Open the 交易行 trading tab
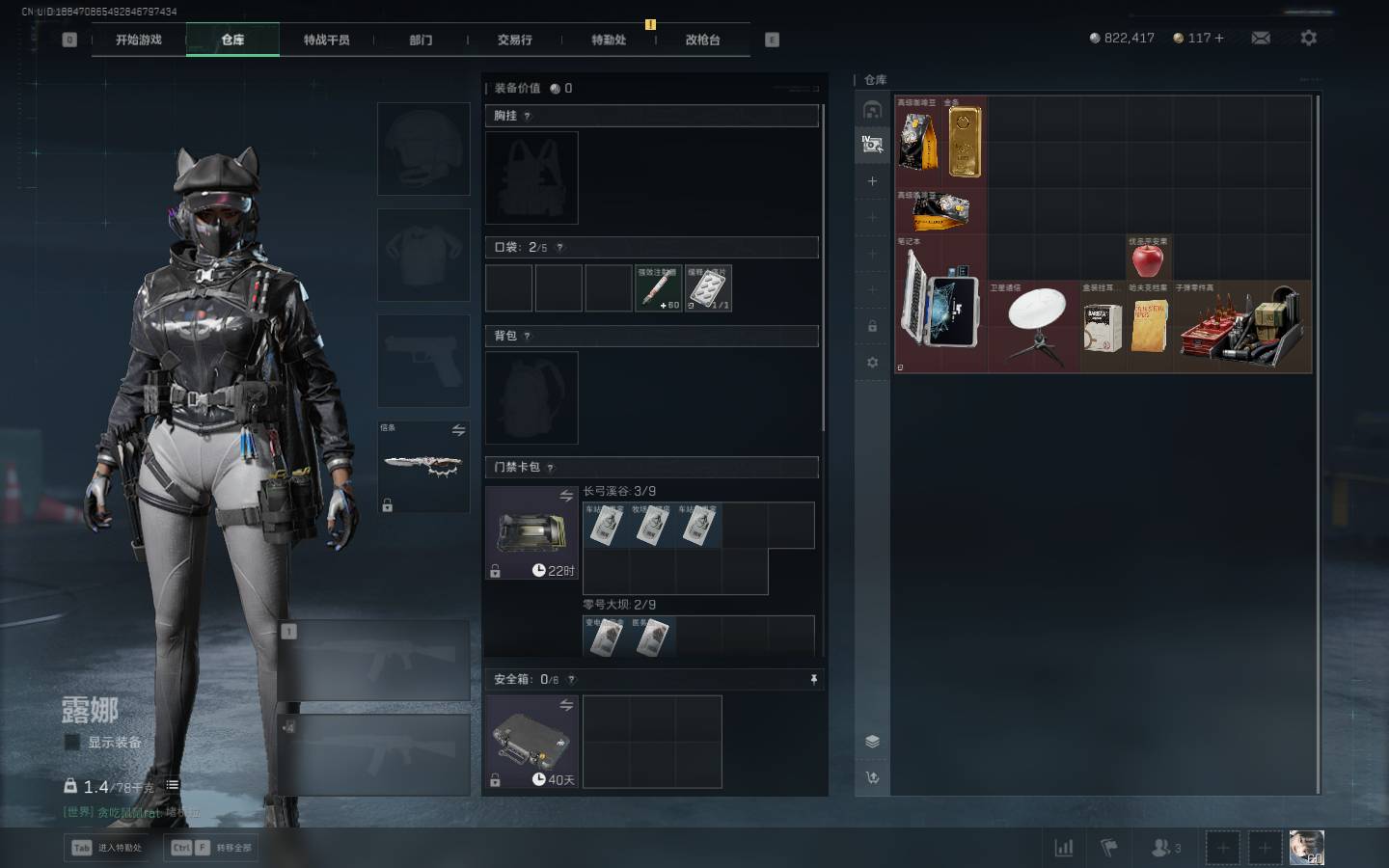Screen dimensions: 1389x868 click(x=514, y=40)
